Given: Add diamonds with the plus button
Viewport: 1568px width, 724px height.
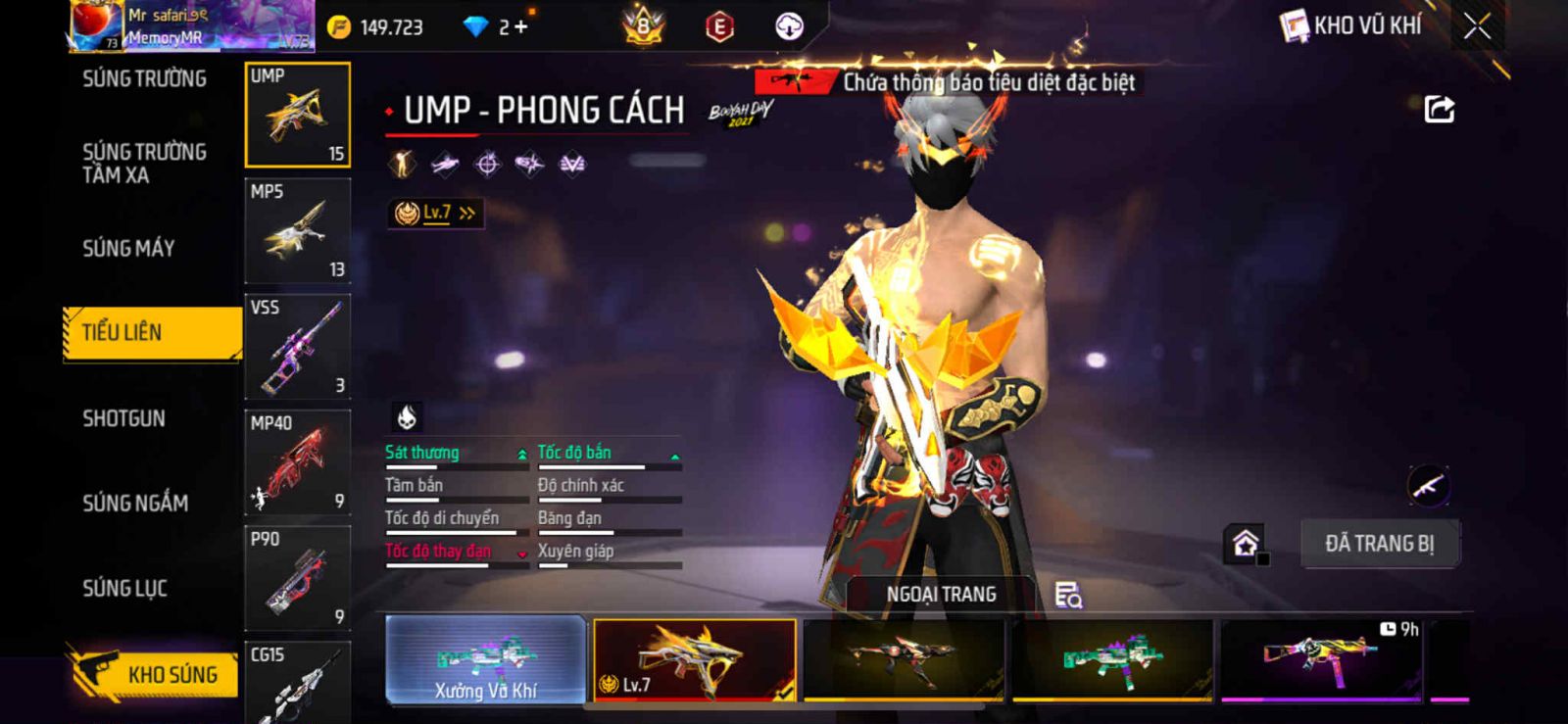Looking at the screenshot, I should [520, 27].
